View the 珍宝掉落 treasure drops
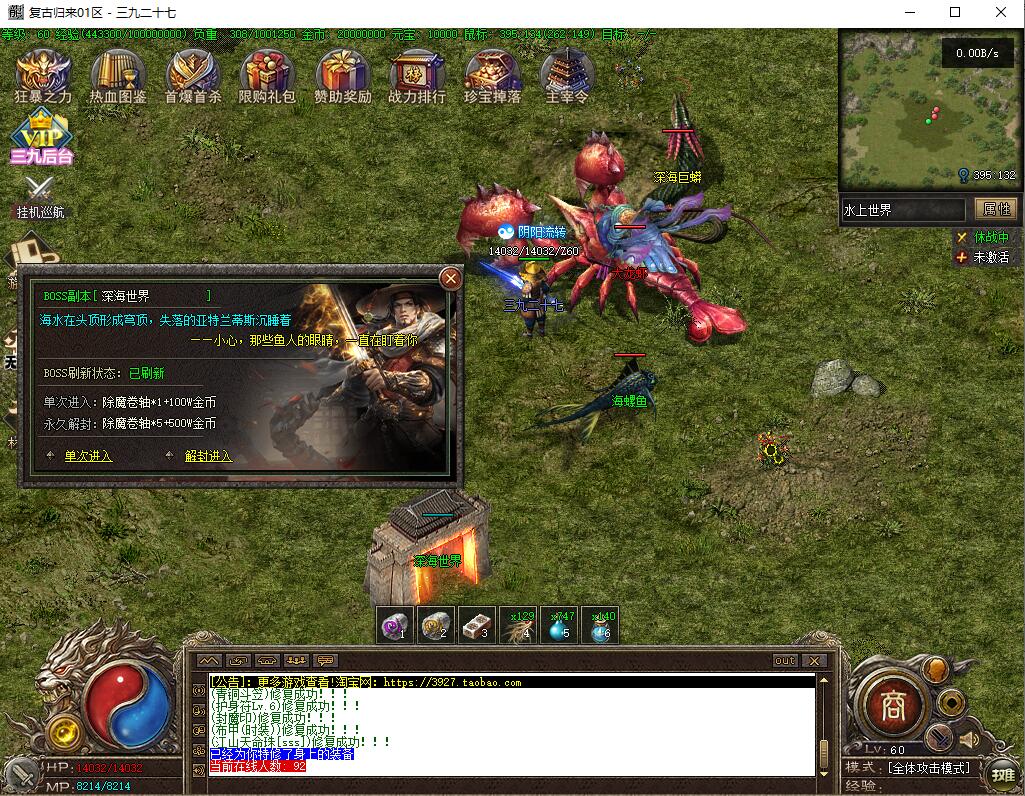 pyautogui.click(x=492, y=73)
